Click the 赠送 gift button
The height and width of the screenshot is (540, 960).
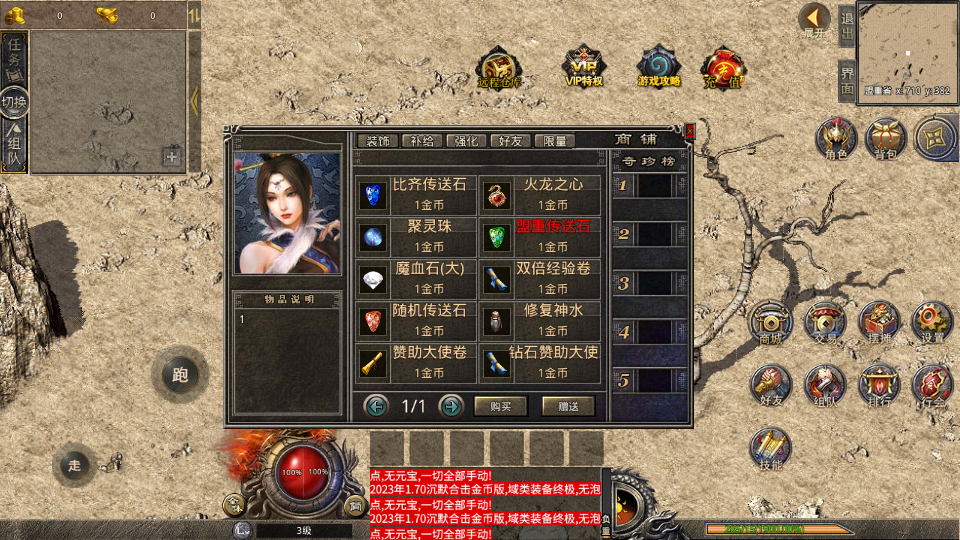[x=568, y=406]
